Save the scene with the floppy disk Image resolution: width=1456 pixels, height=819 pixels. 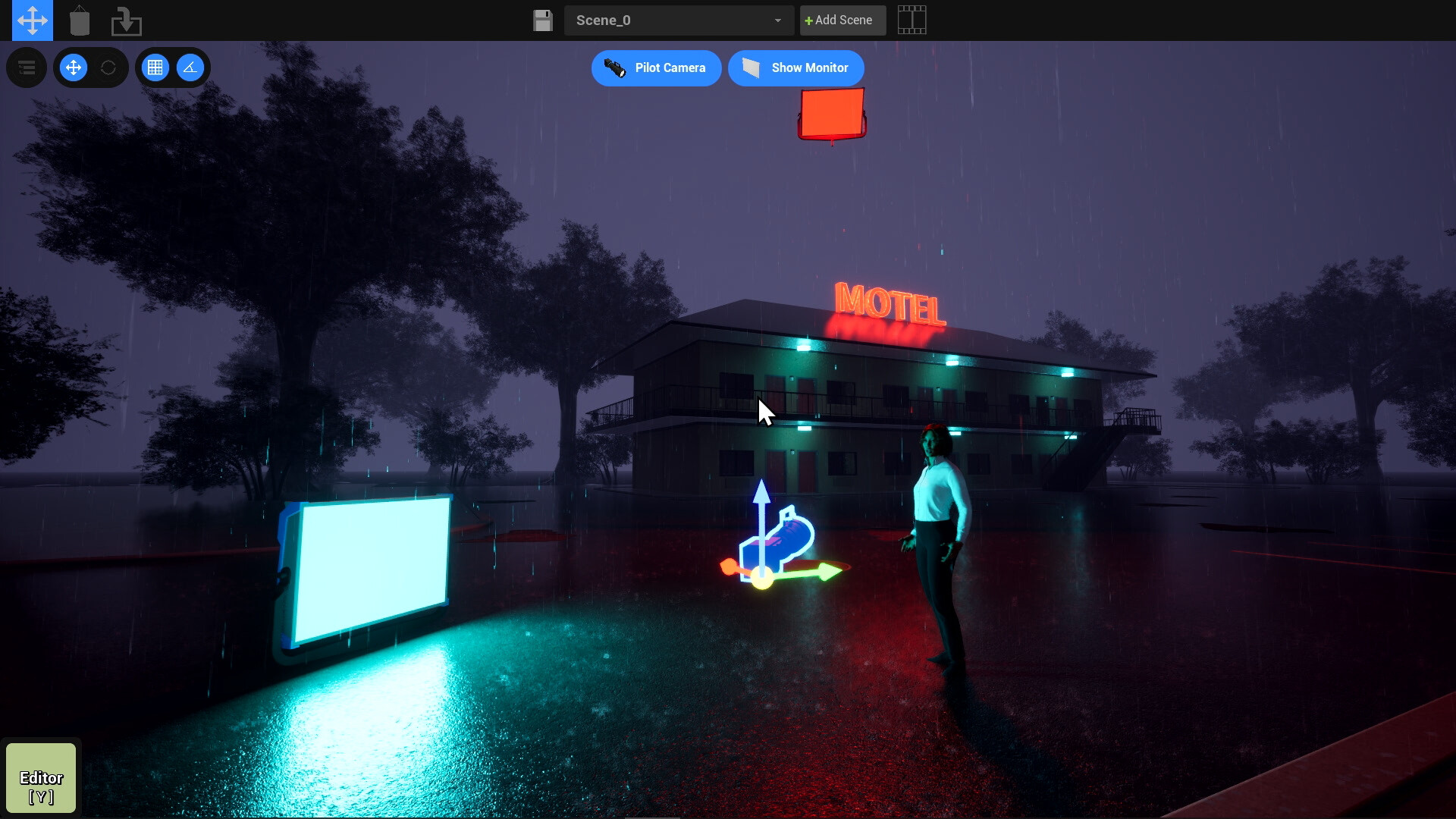pos(543,20)
